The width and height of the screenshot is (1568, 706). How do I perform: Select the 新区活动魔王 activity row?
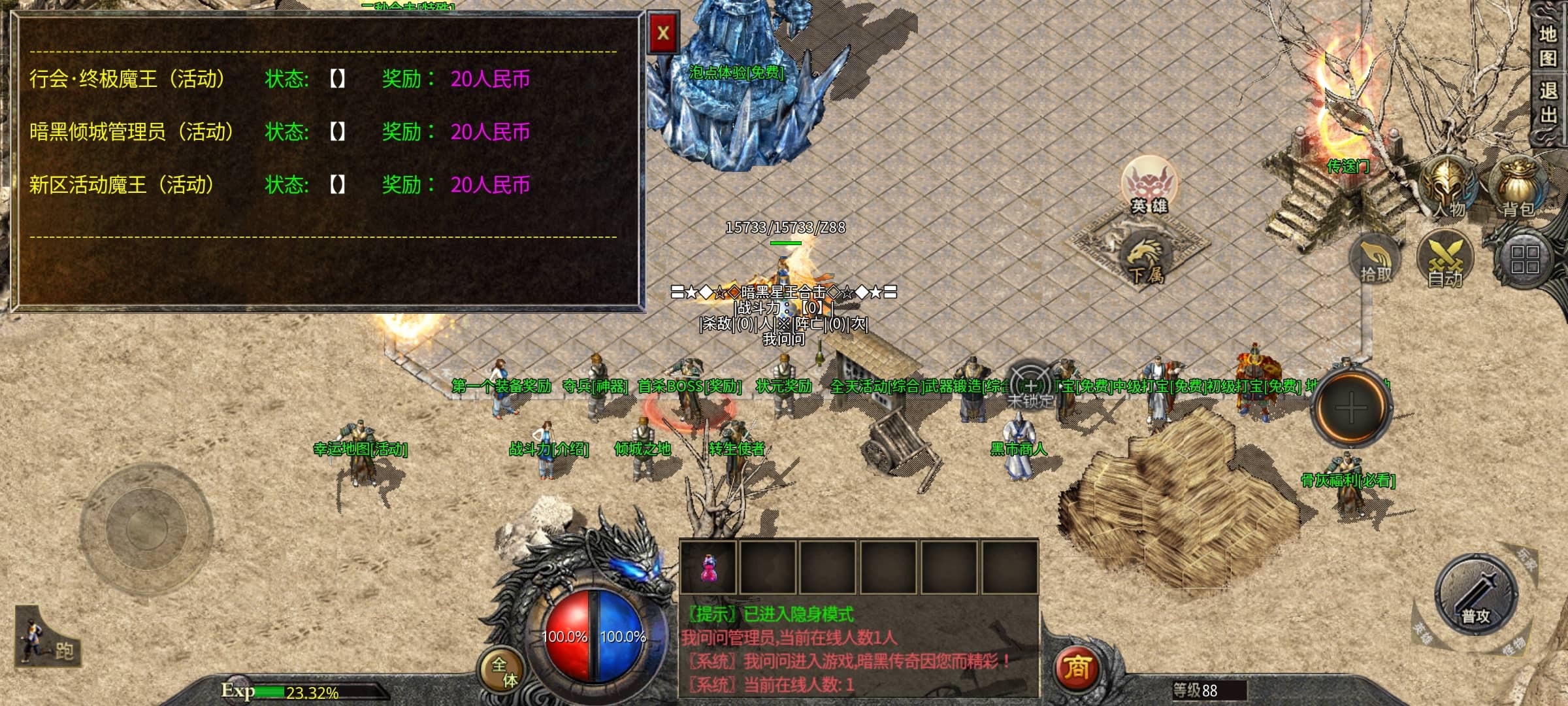pyautogui.click(x=122, y=185)
